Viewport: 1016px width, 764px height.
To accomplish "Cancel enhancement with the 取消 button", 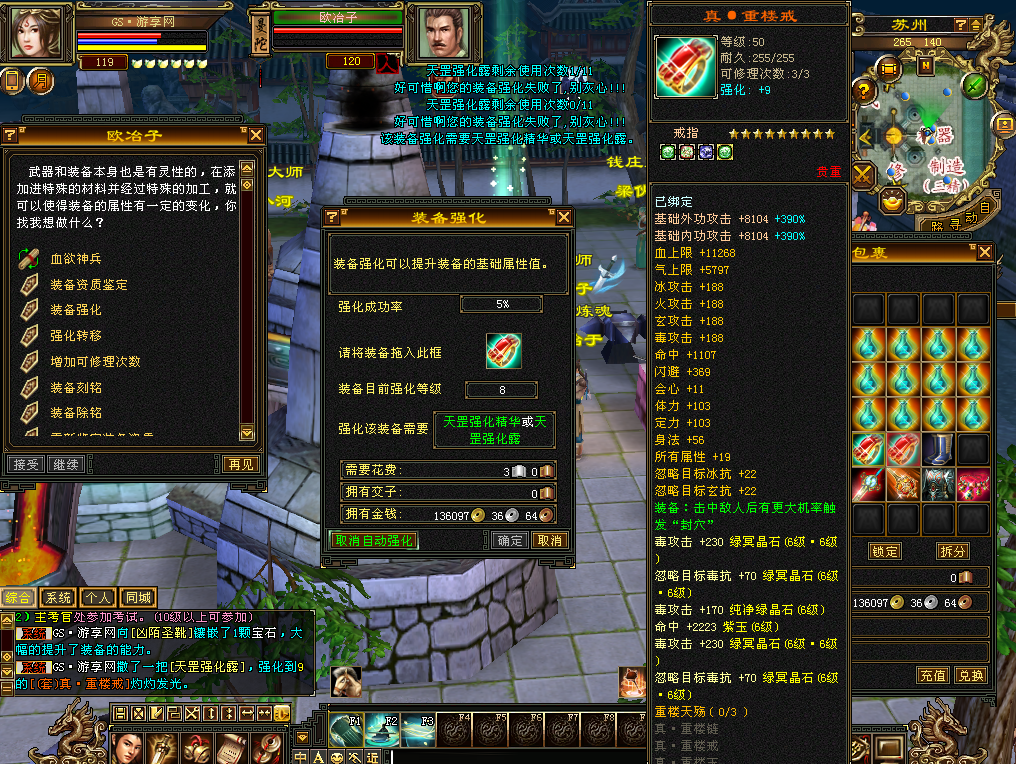I will (548, 540).
